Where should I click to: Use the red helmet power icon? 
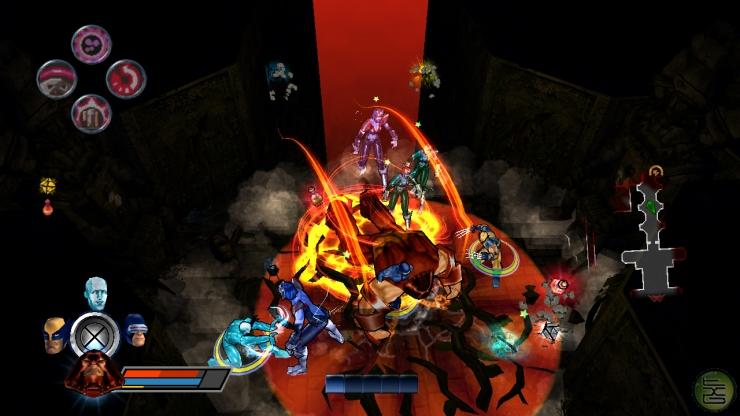[56, 79]
